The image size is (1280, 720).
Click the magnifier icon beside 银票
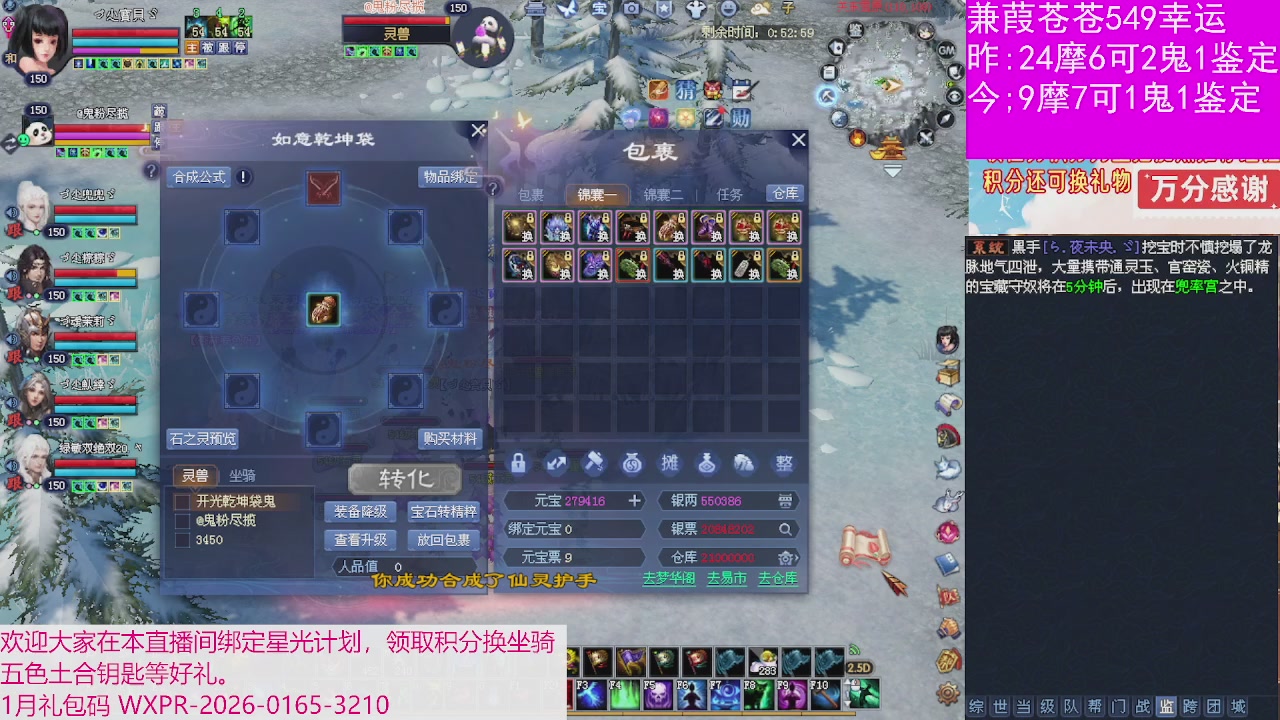785,530
